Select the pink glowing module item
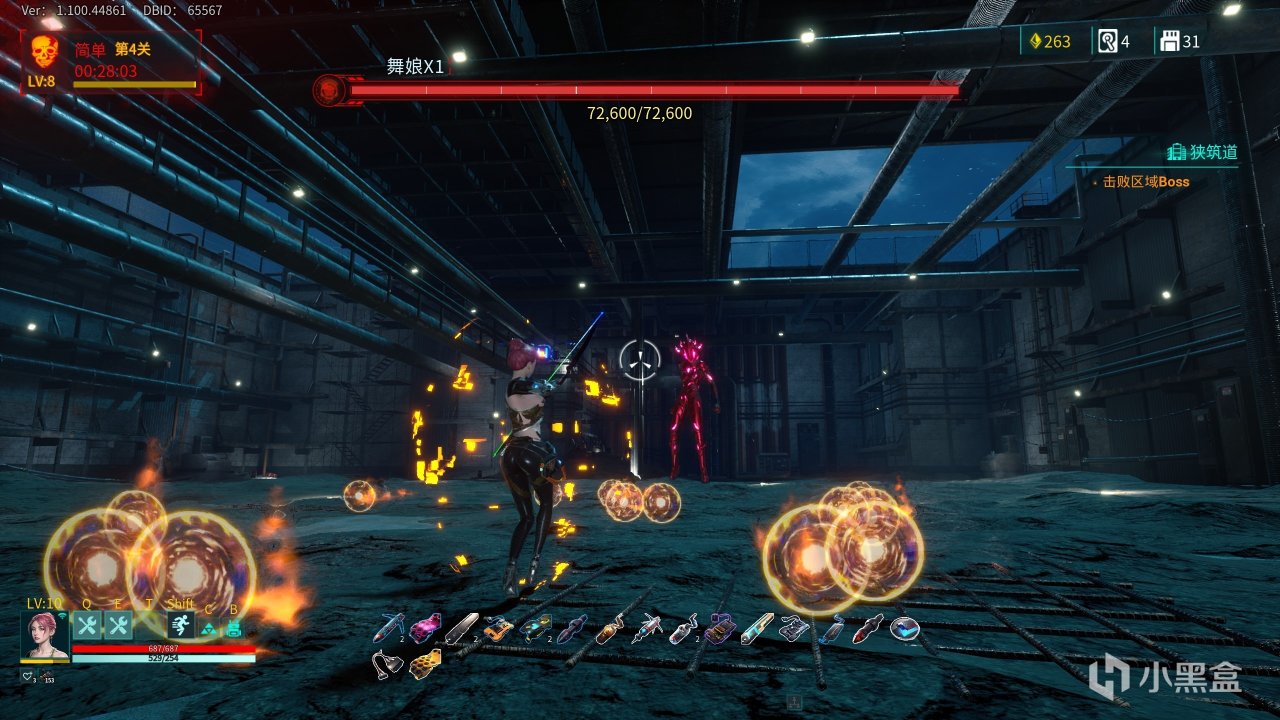The height and width of the screenshot is (720, 1280). click(425, 628)
